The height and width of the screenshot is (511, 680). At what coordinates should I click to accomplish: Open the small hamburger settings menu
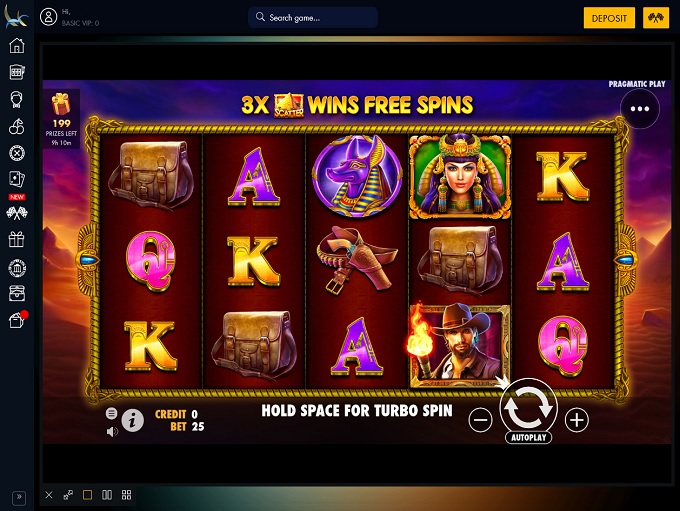coord(112,413)
